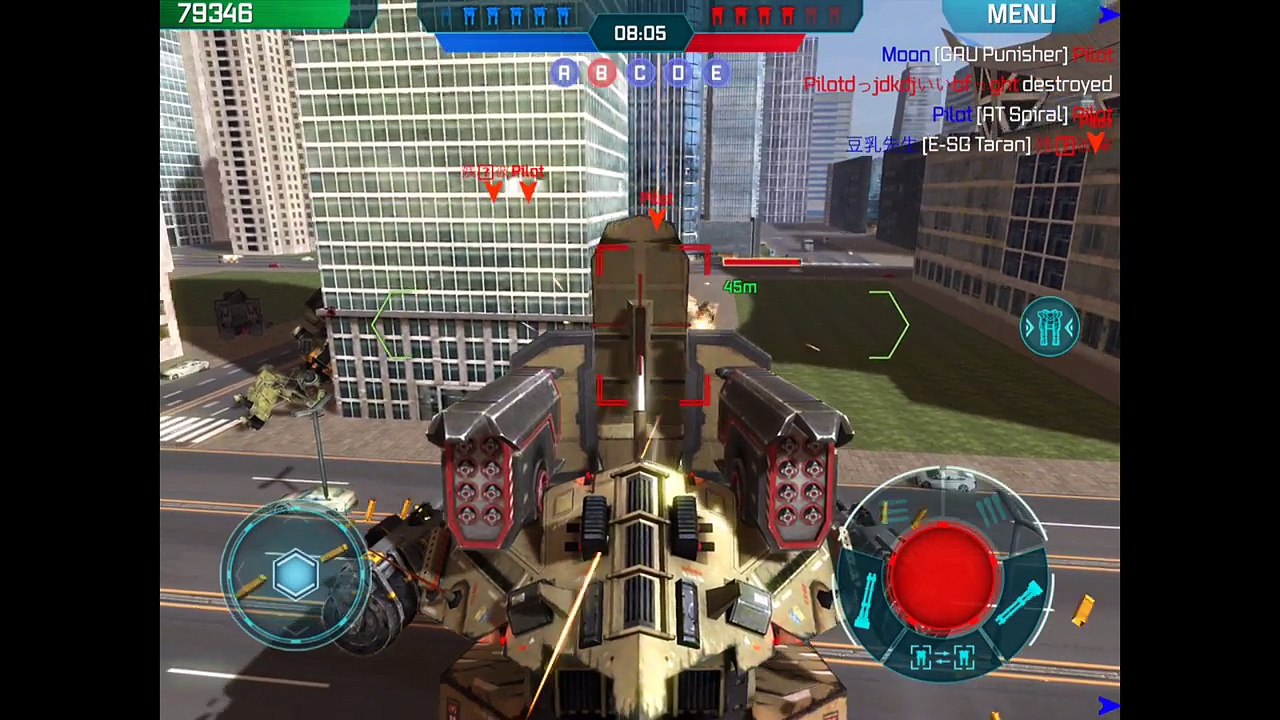This screenshot has width=1280, height=720.
Task: Switch targets with the two-robot arrows button
Action: pyautogui.click(x=942, y=657)
